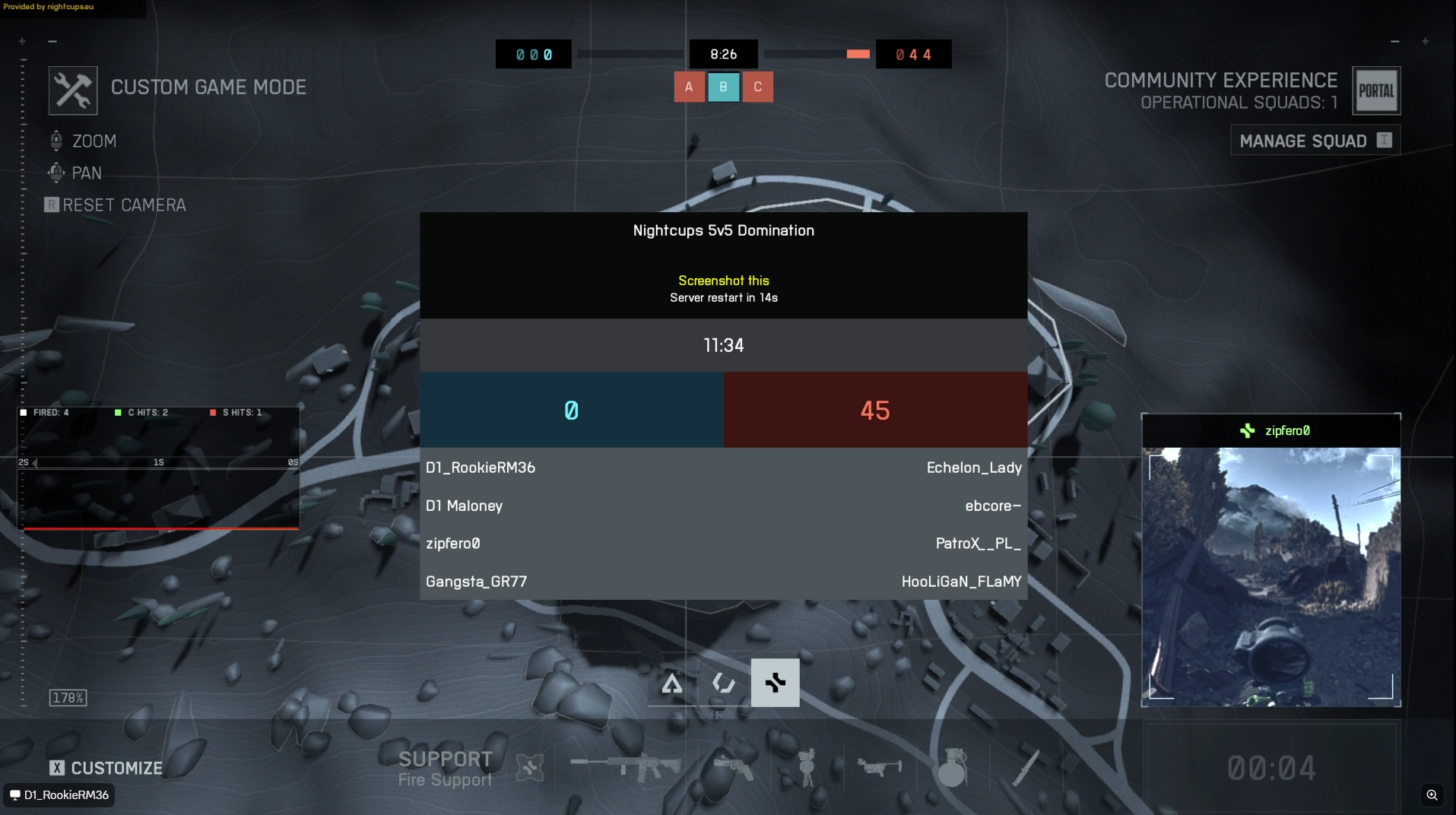Select capture point A flag
Image resolution: width=1456 pixels, height=815 pixels.
[689, 87]
